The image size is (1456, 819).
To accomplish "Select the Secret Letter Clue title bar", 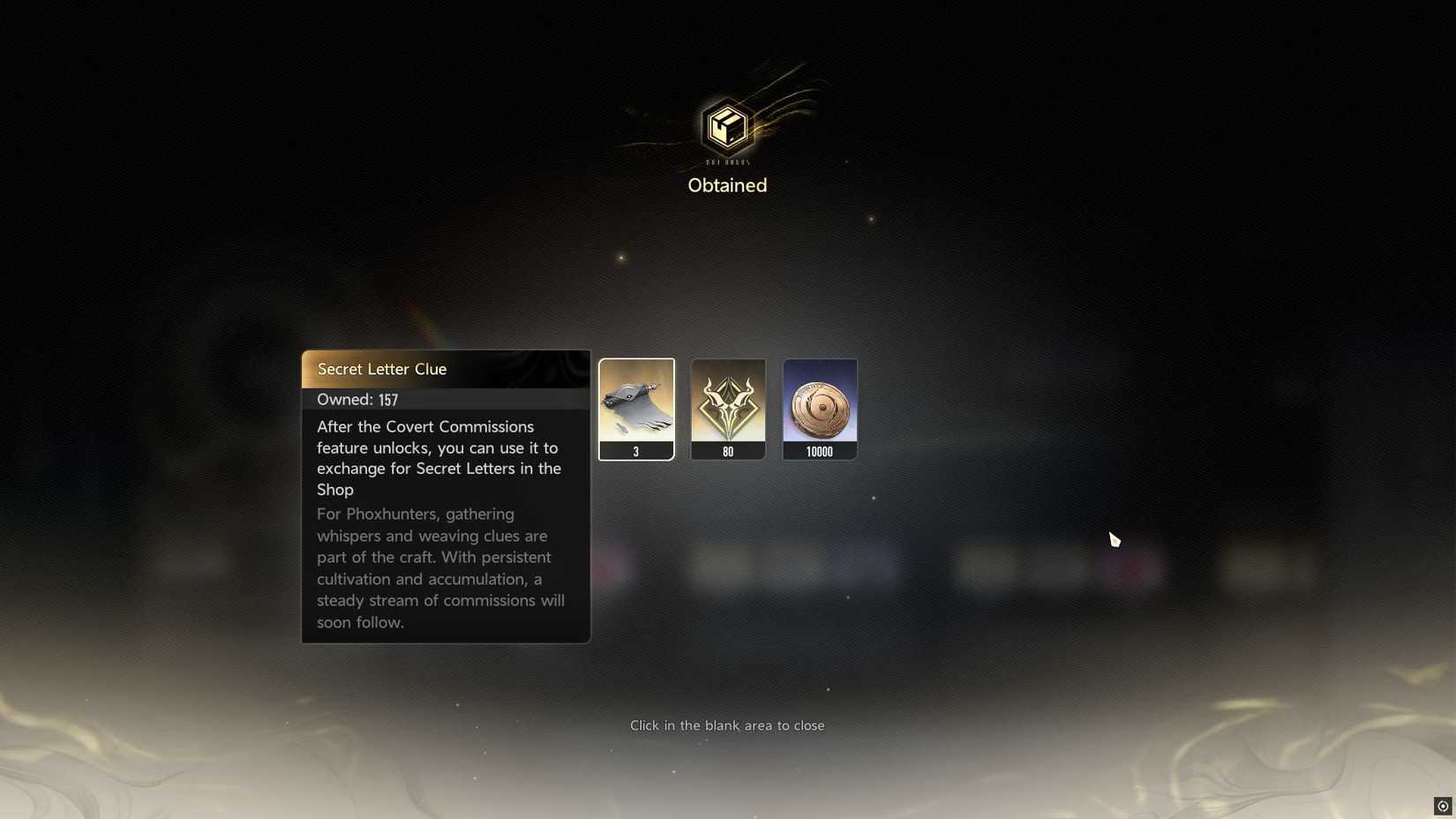I will pyautogui.click(x=446, y=369).
